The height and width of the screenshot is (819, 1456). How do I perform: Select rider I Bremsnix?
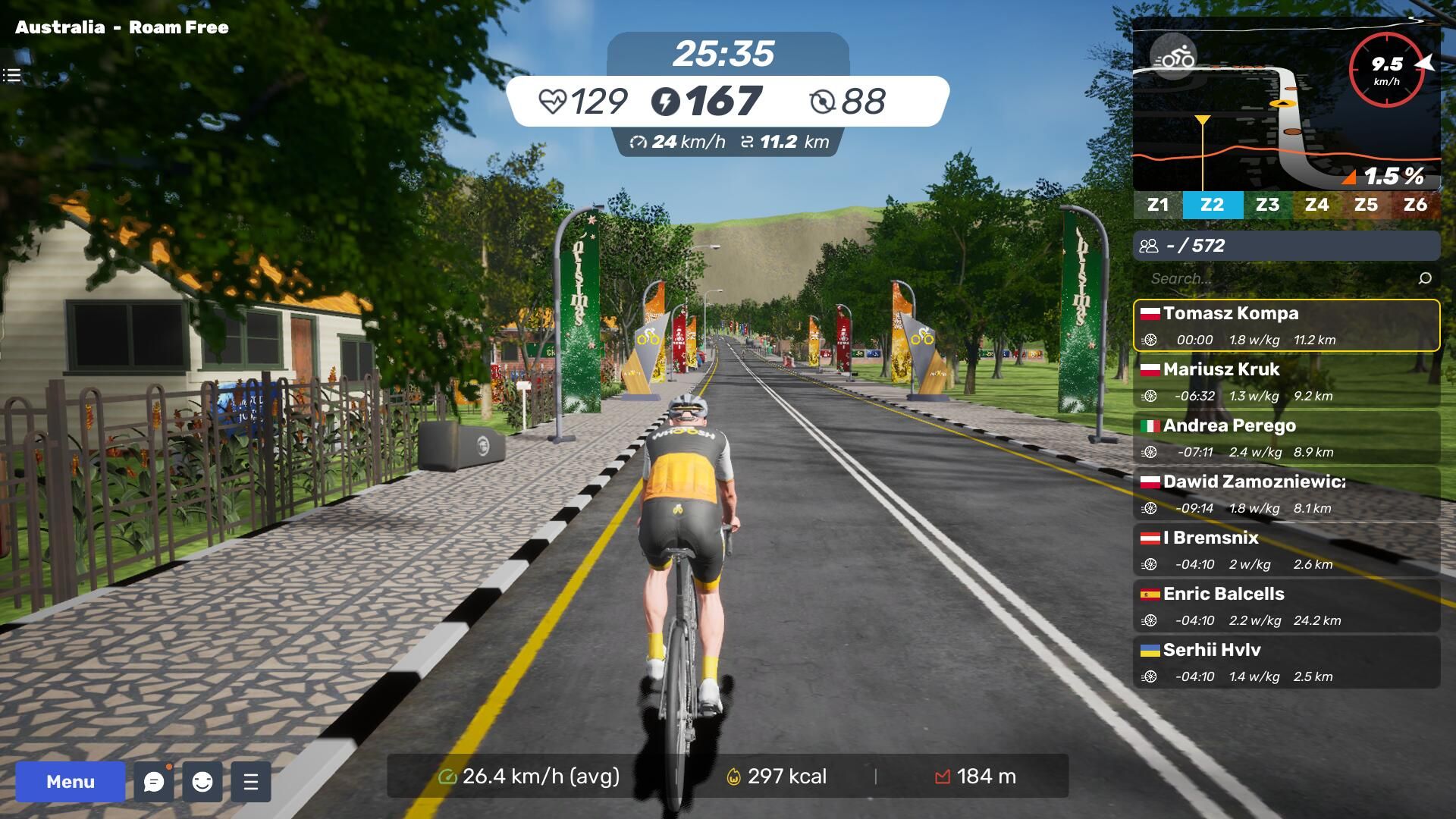(1286, 550)
